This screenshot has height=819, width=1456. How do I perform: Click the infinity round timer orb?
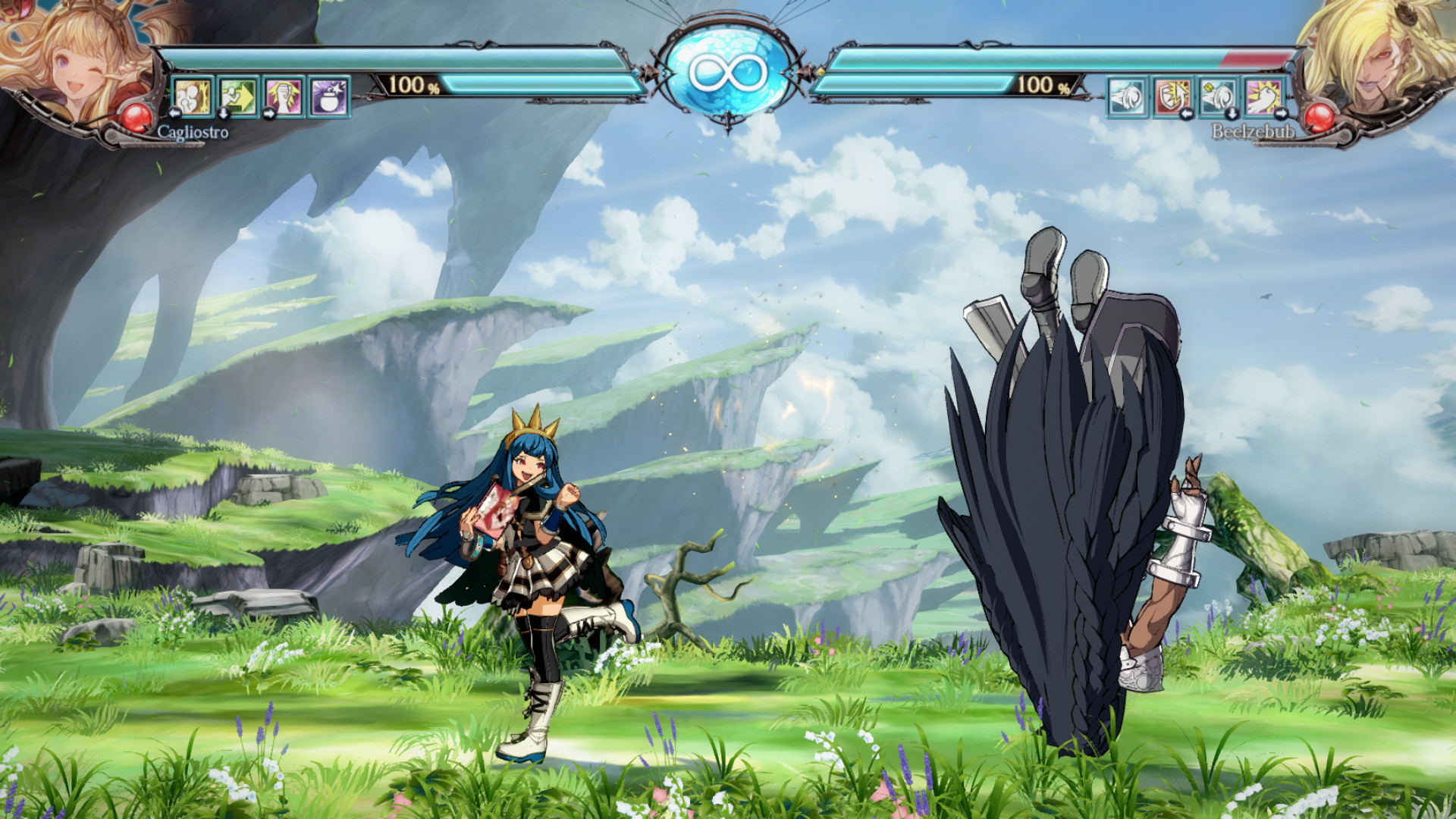click(730, 71)
